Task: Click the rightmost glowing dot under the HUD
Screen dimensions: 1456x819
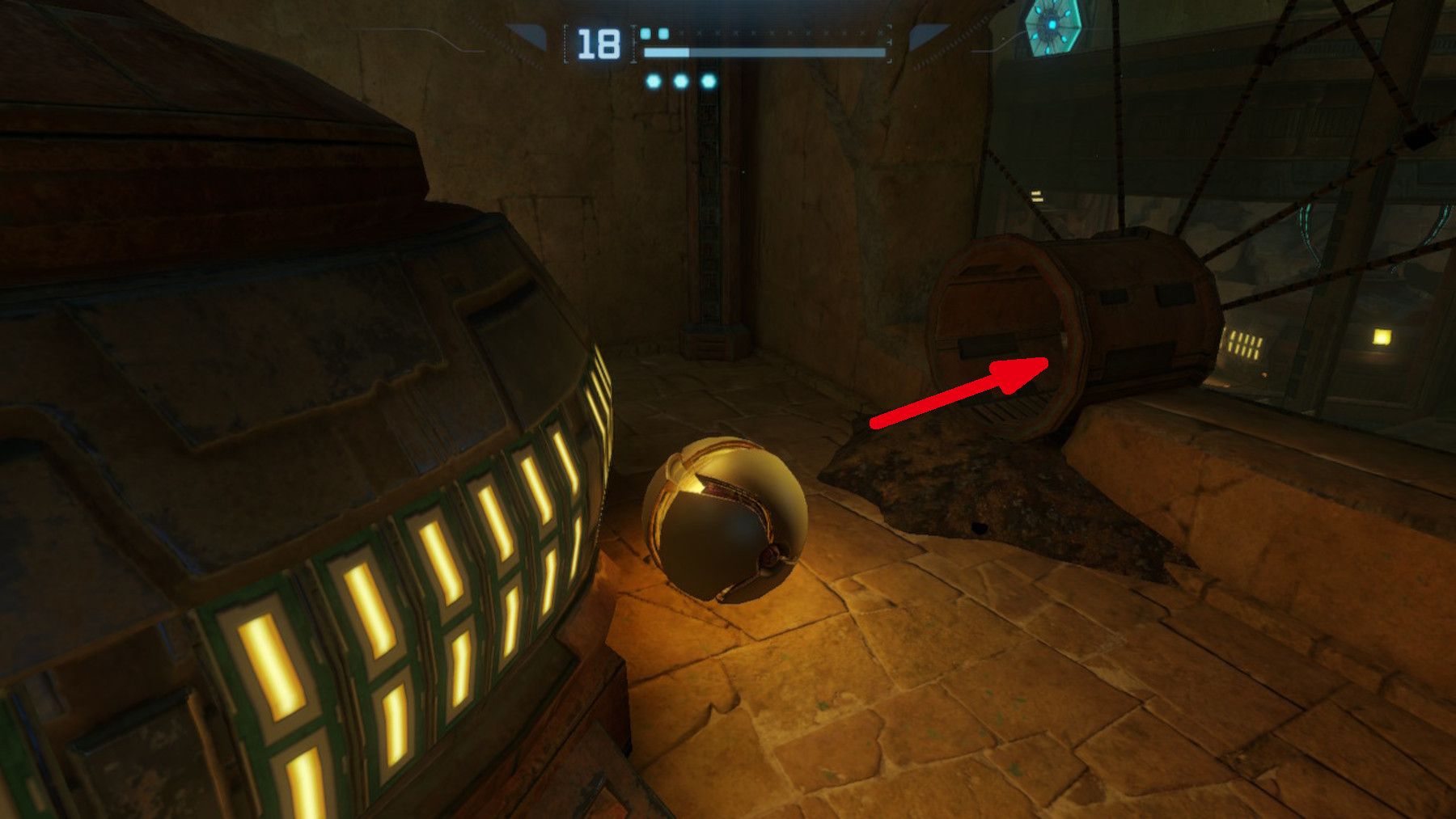Action: click(709, 82)
